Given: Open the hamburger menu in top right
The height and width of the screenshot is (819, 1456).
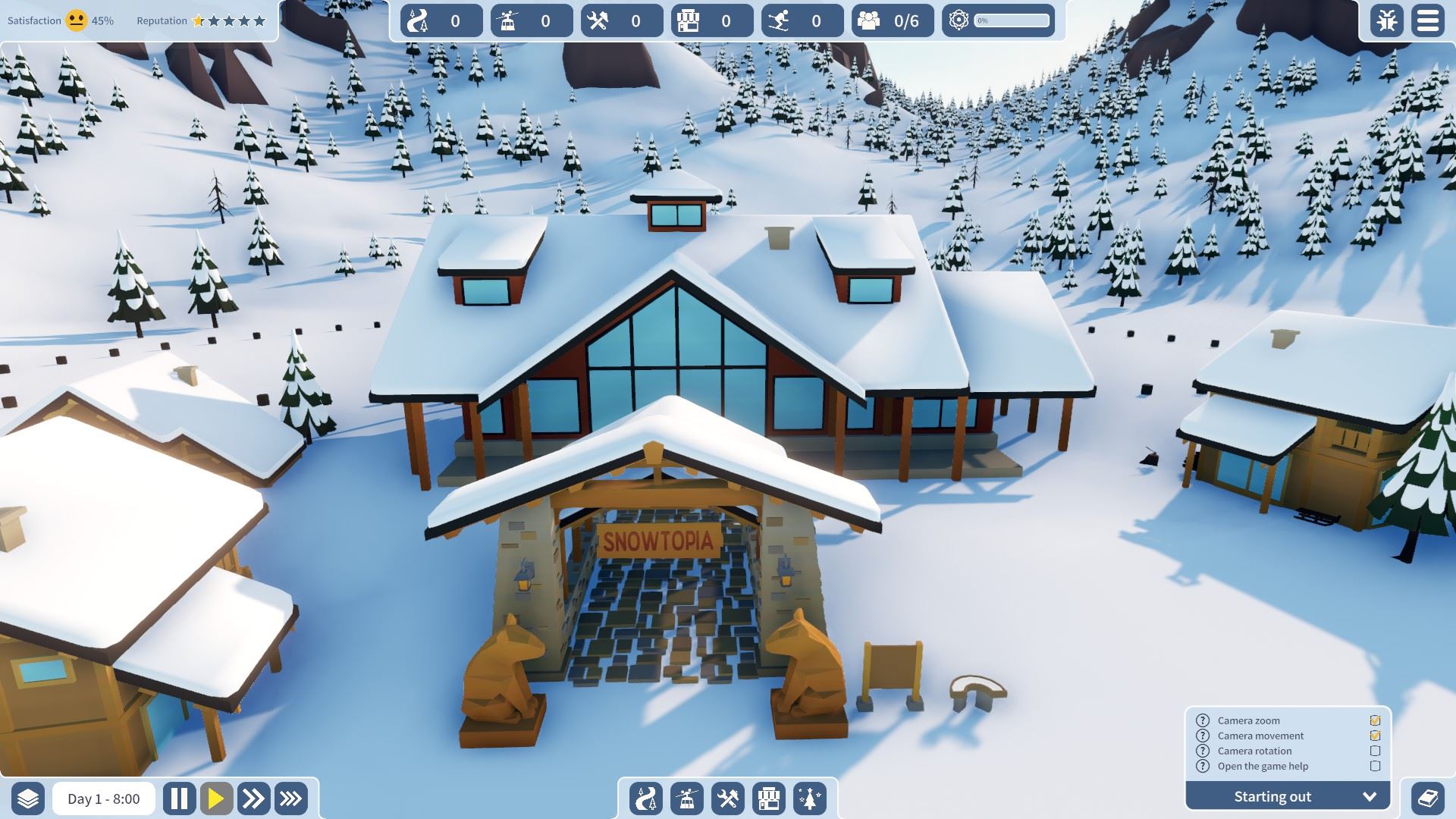Looking at the screenshot, I should [1428, 20].
